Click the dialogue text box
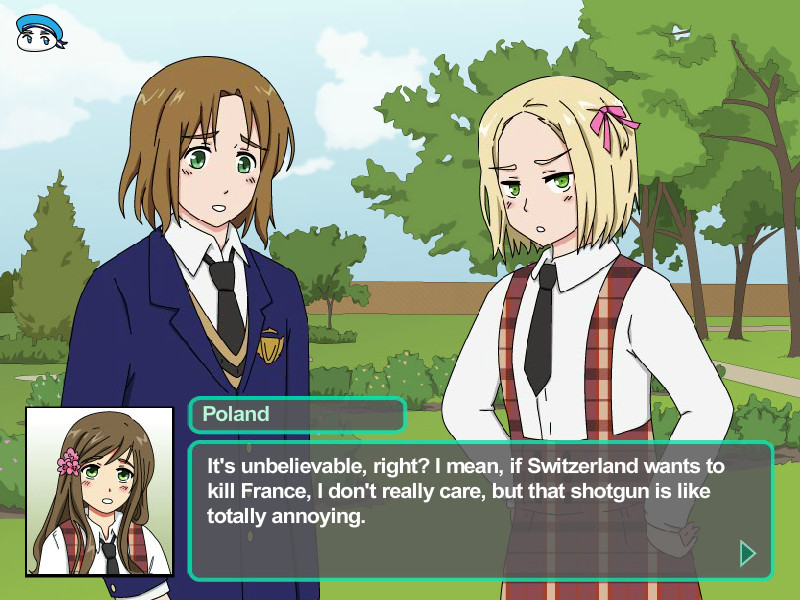 (x=480, y=510)
